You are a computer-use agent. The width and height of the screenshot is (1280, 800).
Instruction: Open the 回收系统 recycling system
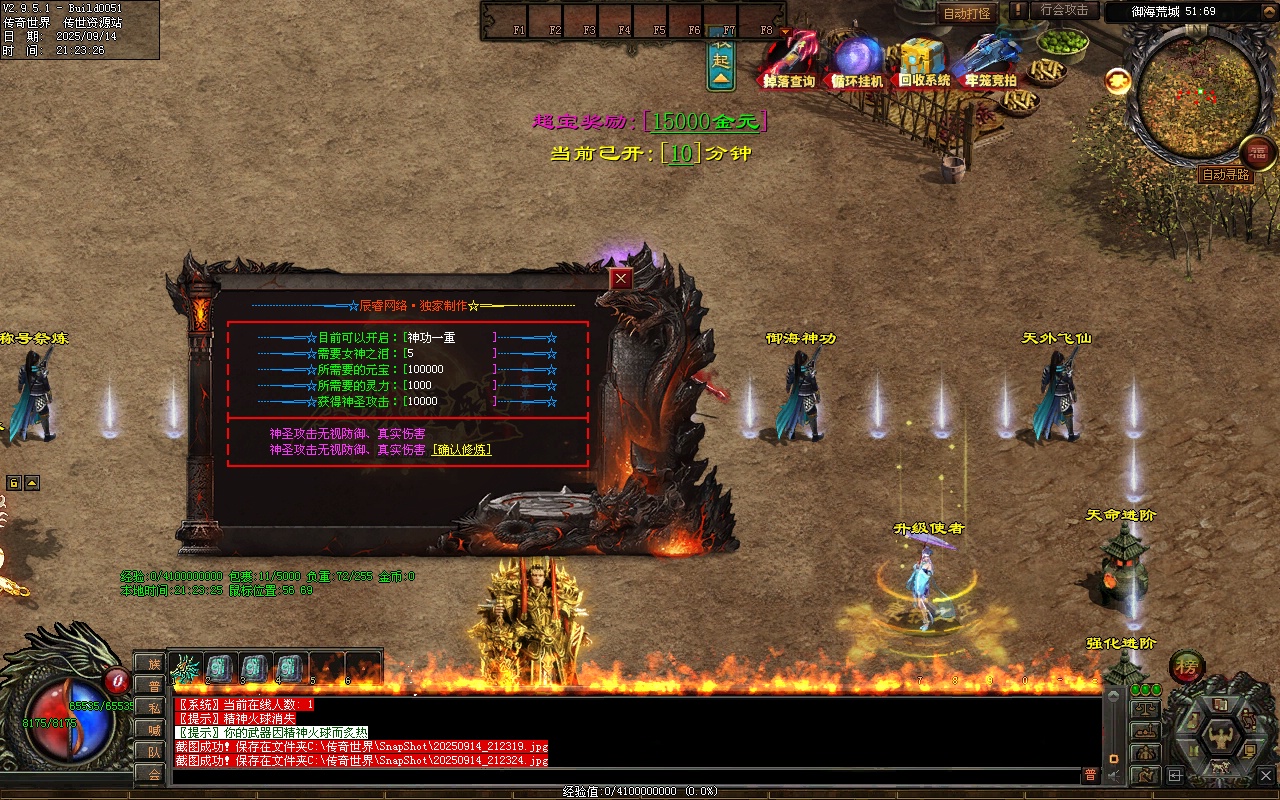tap(924, 62)
